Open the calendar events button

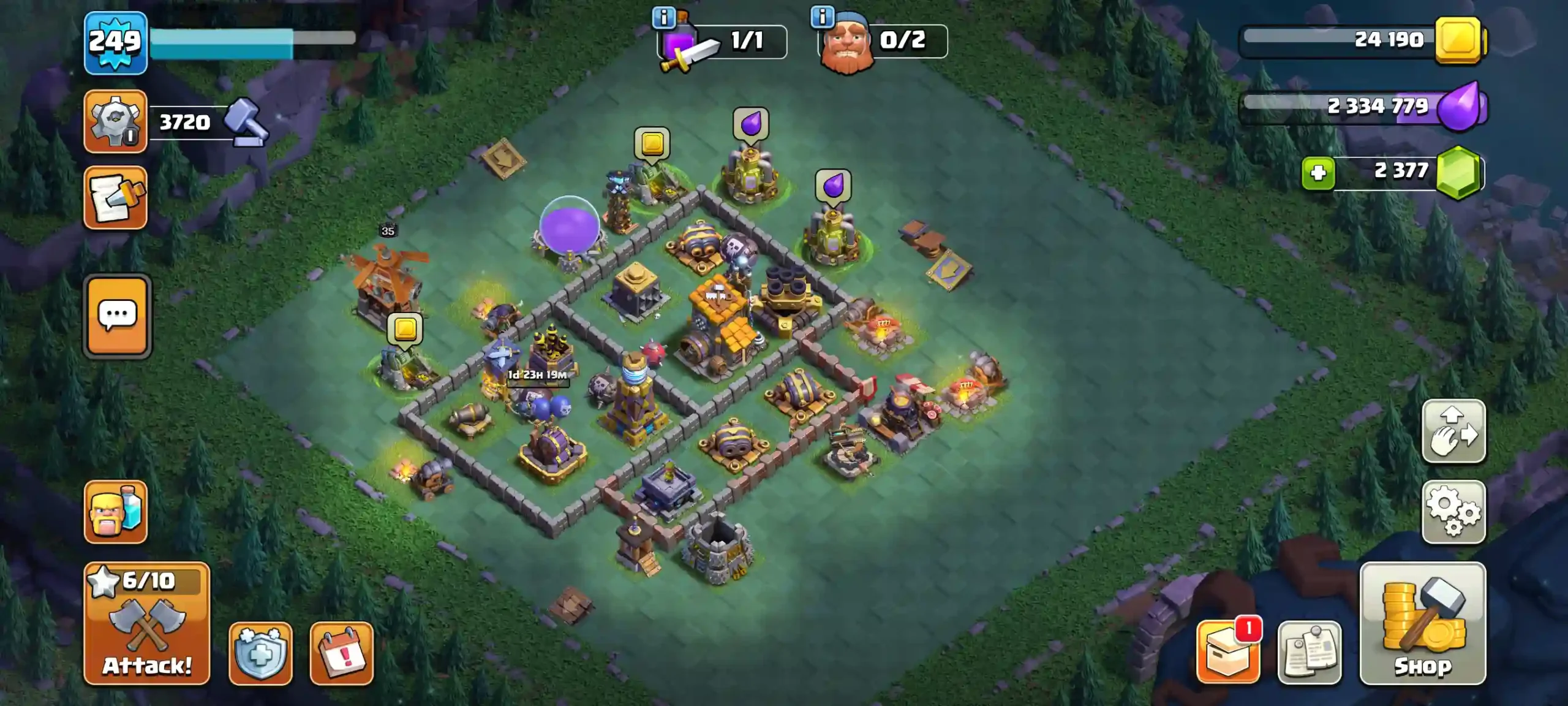(341, 653)
